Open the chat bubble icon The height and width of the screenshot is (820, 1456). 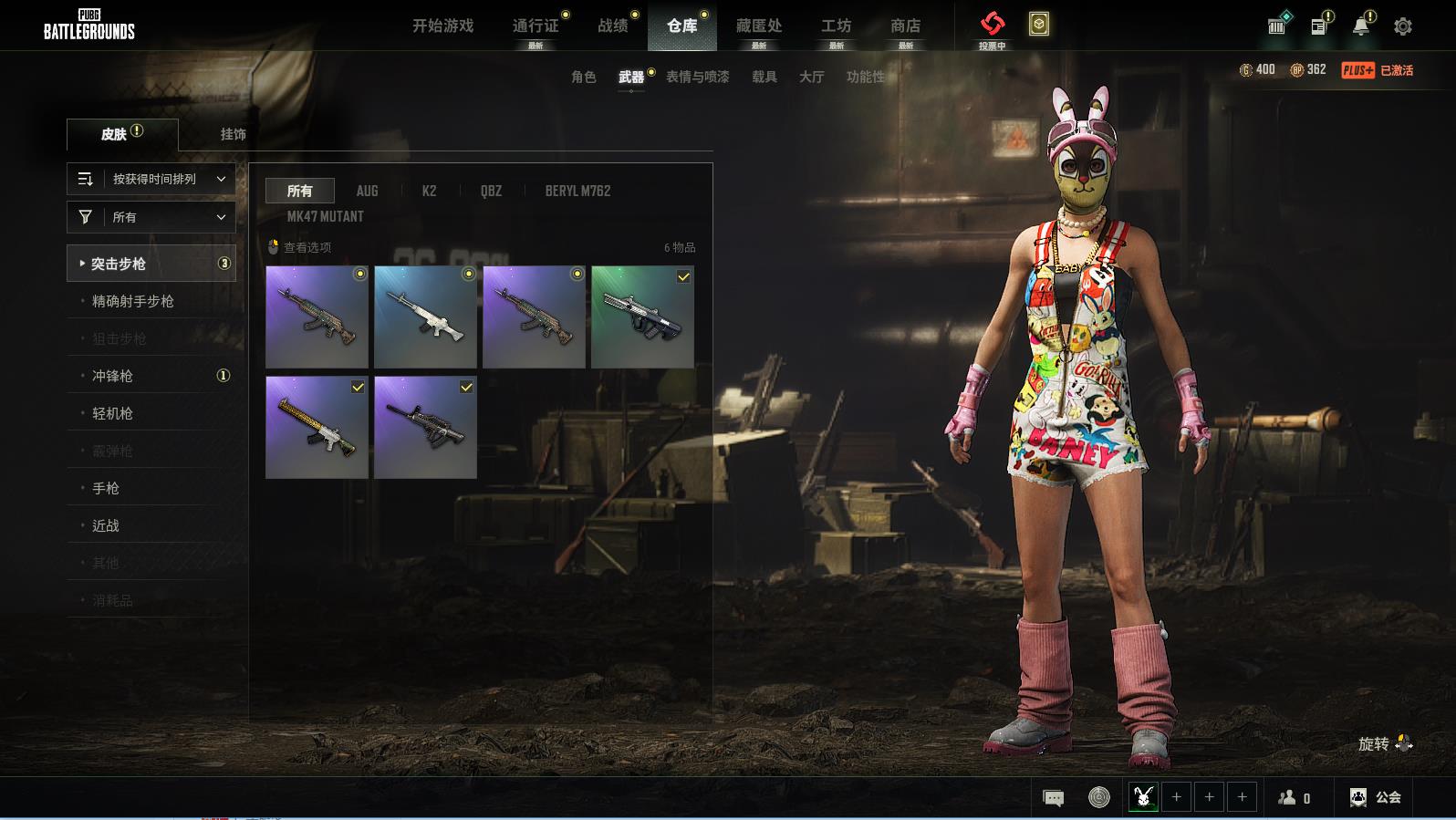[1053, 798]
